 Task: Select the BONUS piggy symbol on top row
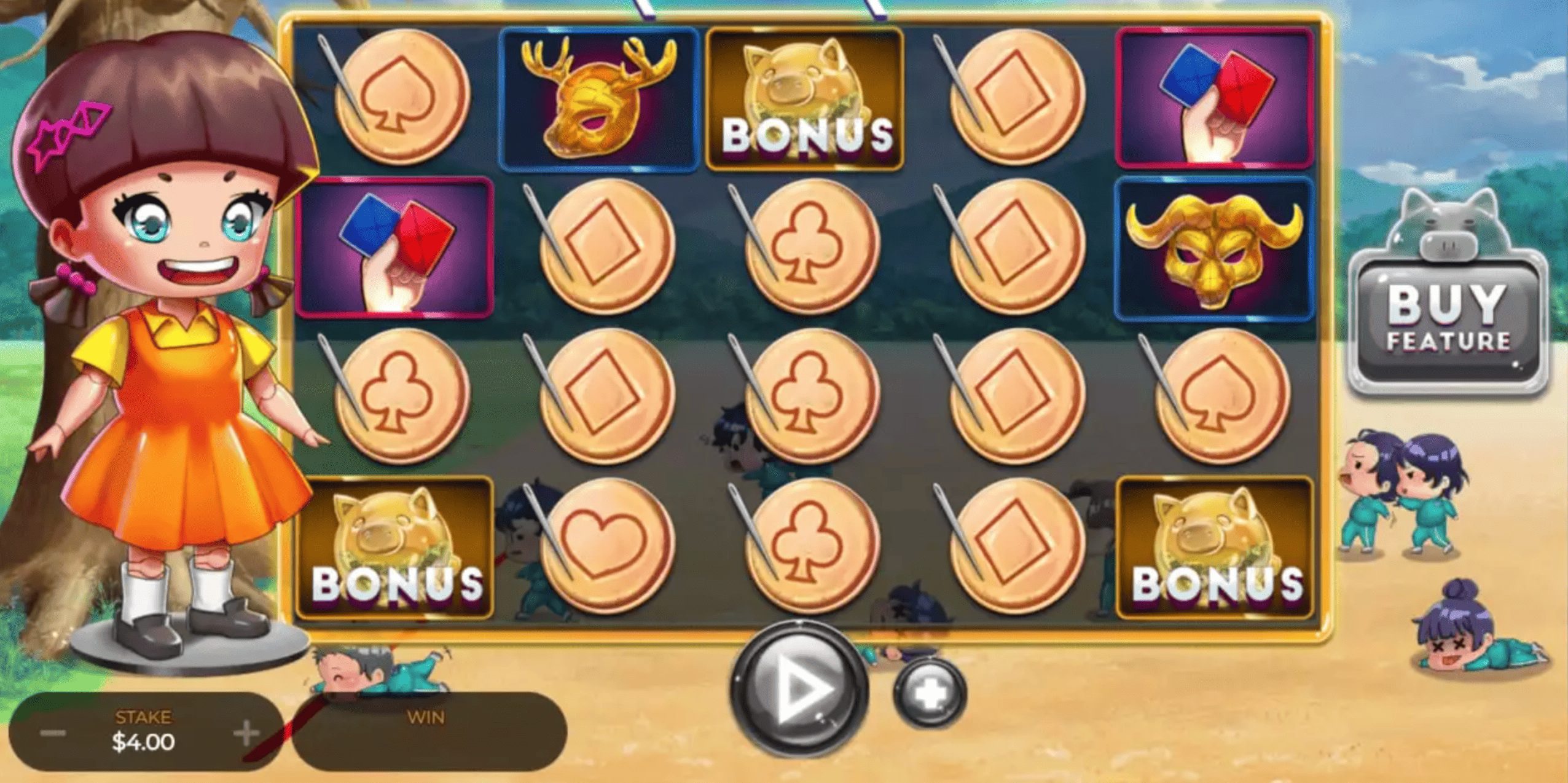[x=805, y=98]
